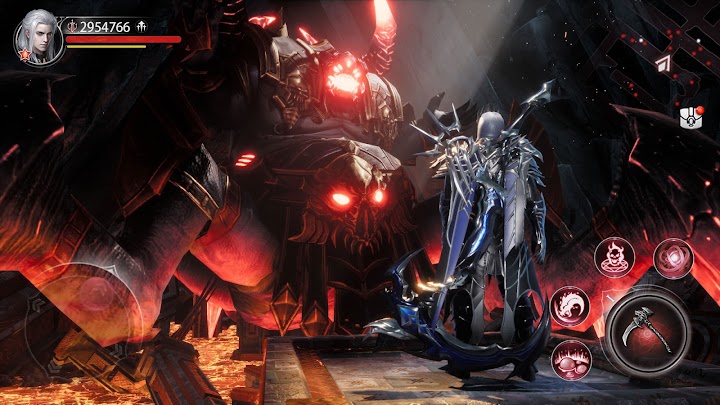The image size is (720, 405).
Task: Open the white-haired character portrait
Action: point(38,37)
